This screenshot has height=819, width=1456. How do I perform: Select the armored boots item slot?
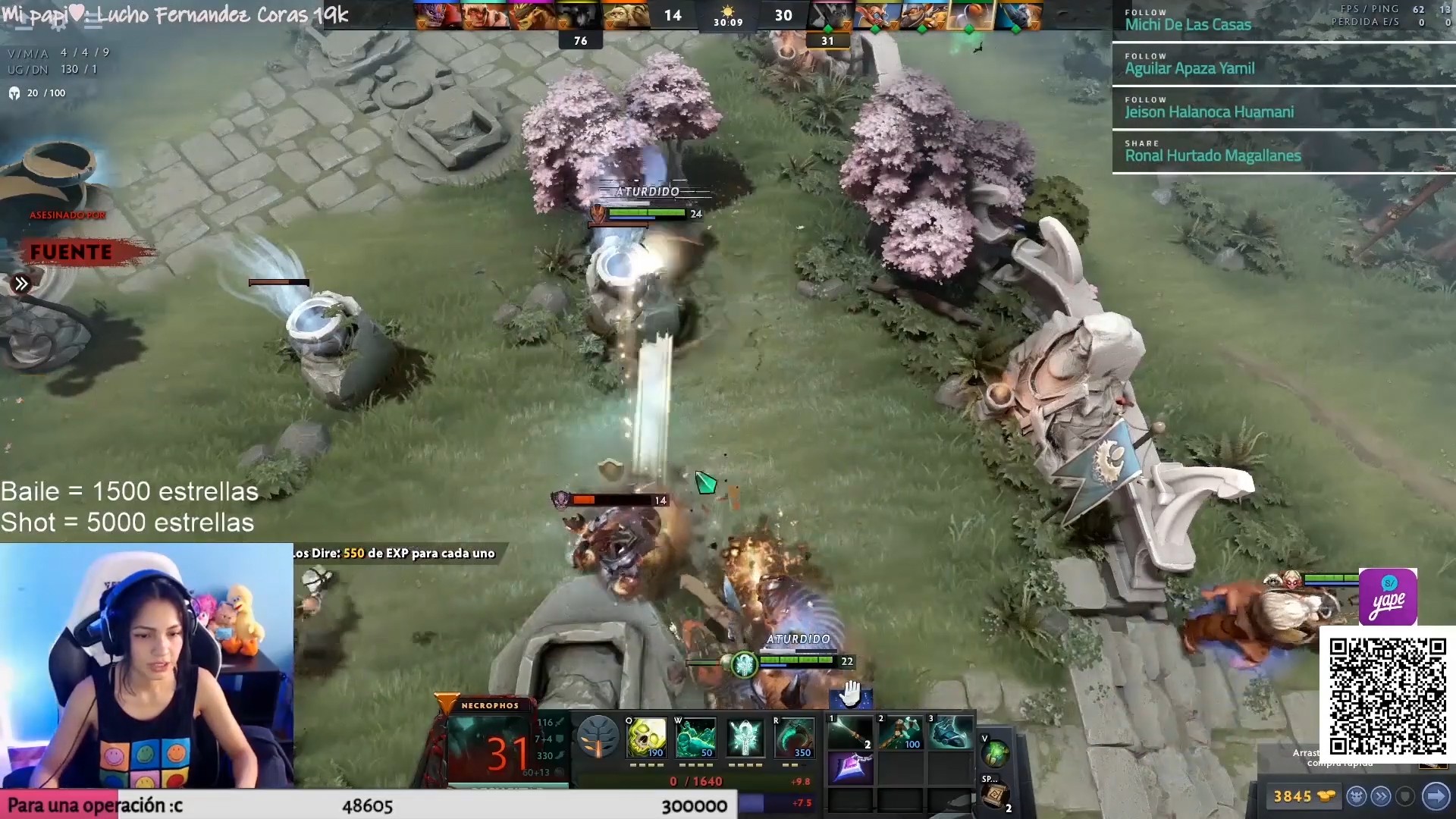tap(949, 733)
